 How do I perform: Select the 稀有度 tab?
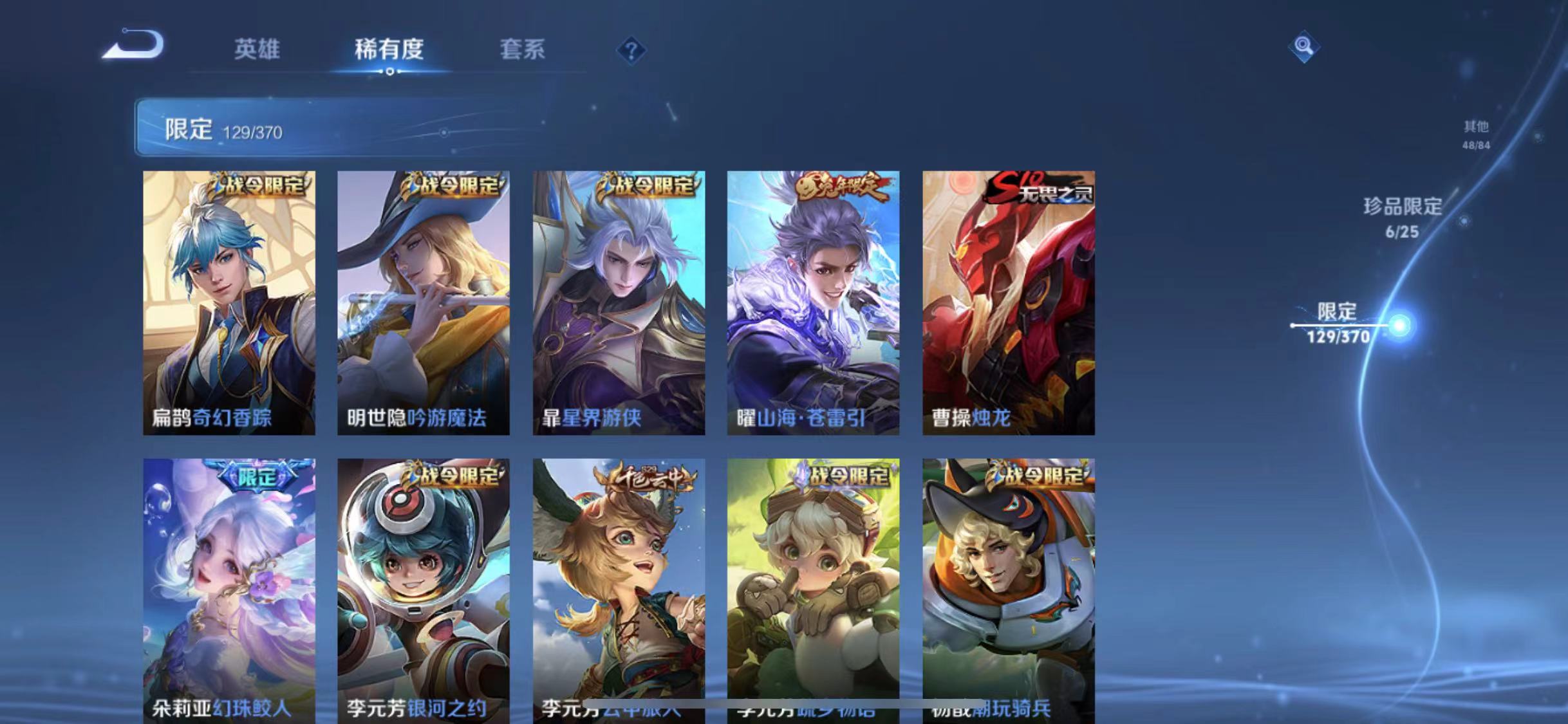pyautogui.click(x=389, y=50)
